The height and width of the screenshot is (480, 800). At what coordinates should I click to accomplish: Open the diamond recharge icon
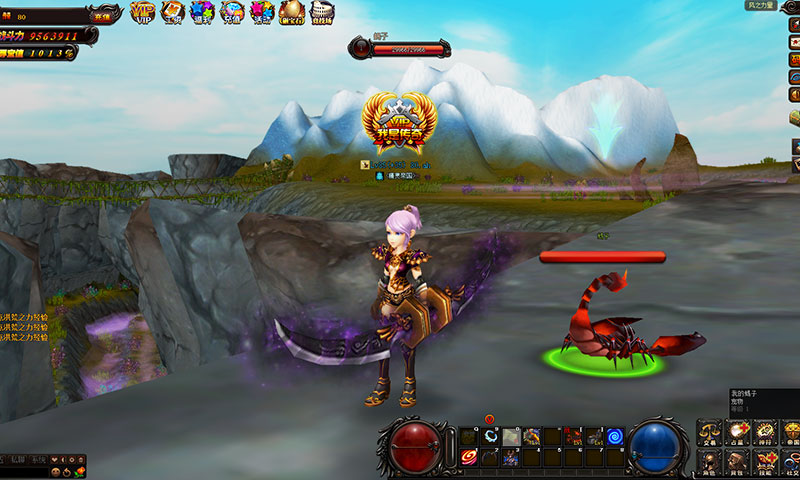tap(232, 12)
